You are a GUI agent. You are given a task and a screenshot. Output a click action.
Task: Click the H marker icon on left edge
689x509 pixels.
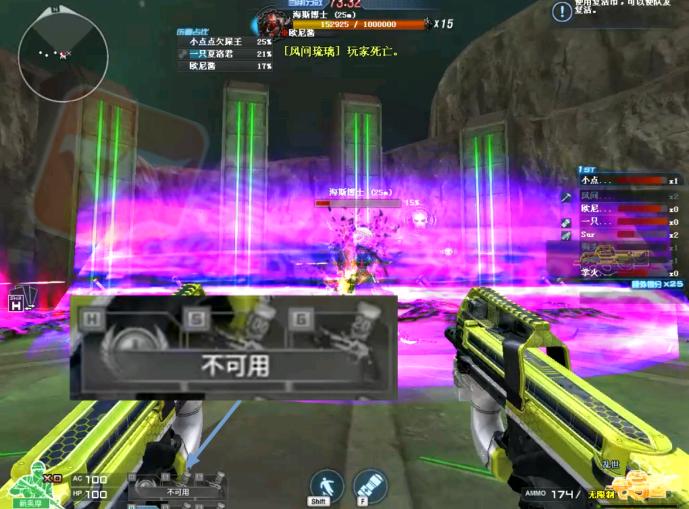pyautogui.click(x=17, y=303)
